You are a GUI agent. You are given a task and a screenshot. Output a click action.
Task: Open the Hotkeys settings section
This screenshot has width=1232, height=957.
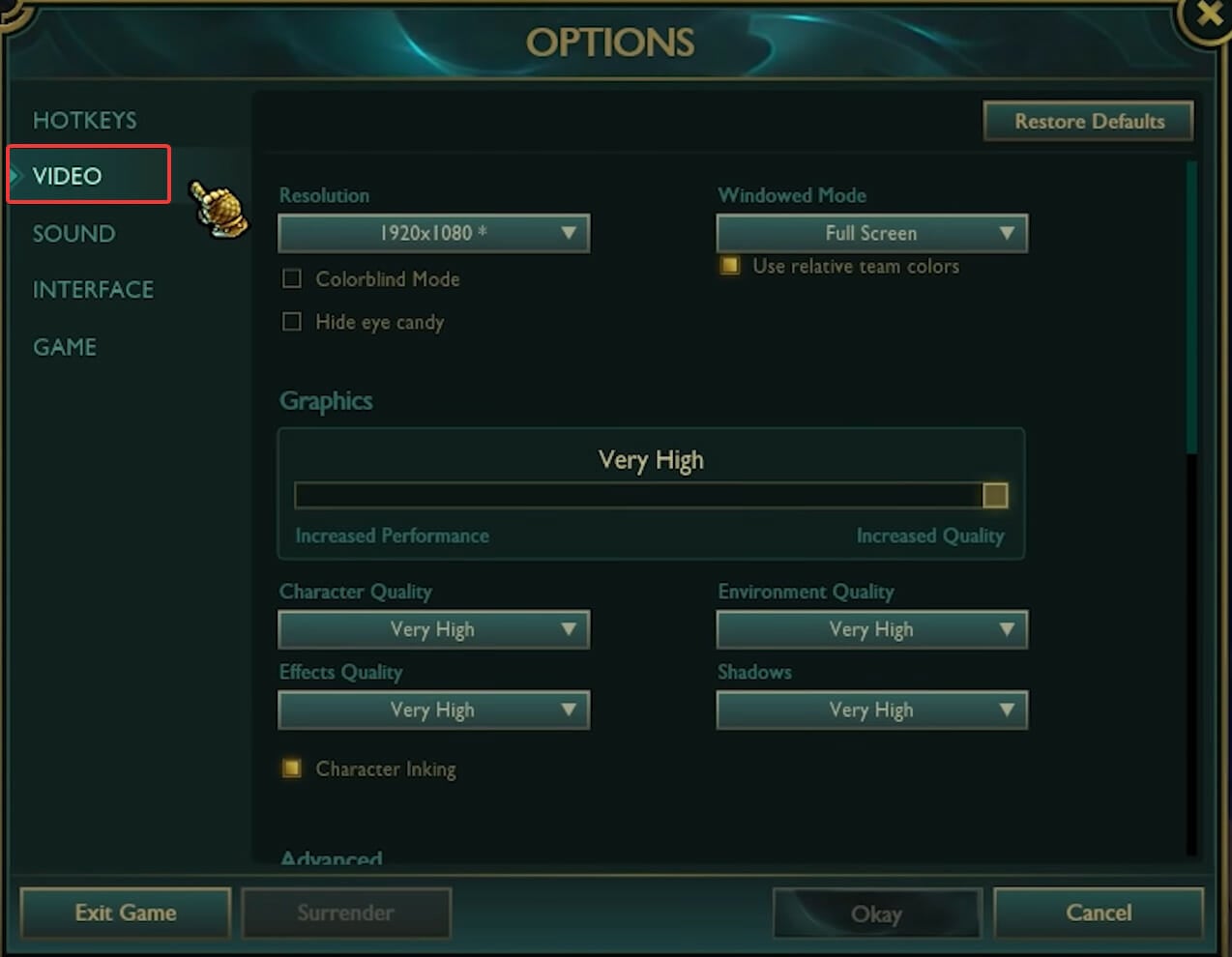click(x=84, y=120)
